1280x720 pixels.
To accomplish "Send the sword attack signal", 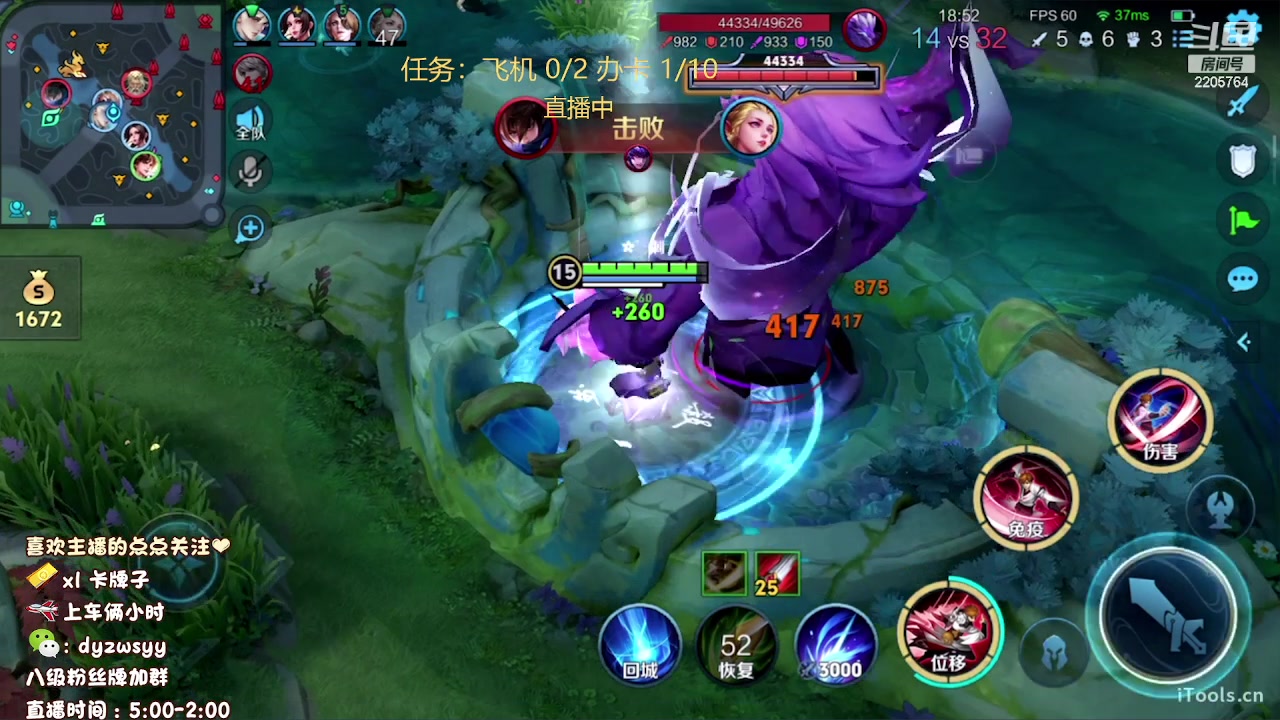I will click(1243, 101).
